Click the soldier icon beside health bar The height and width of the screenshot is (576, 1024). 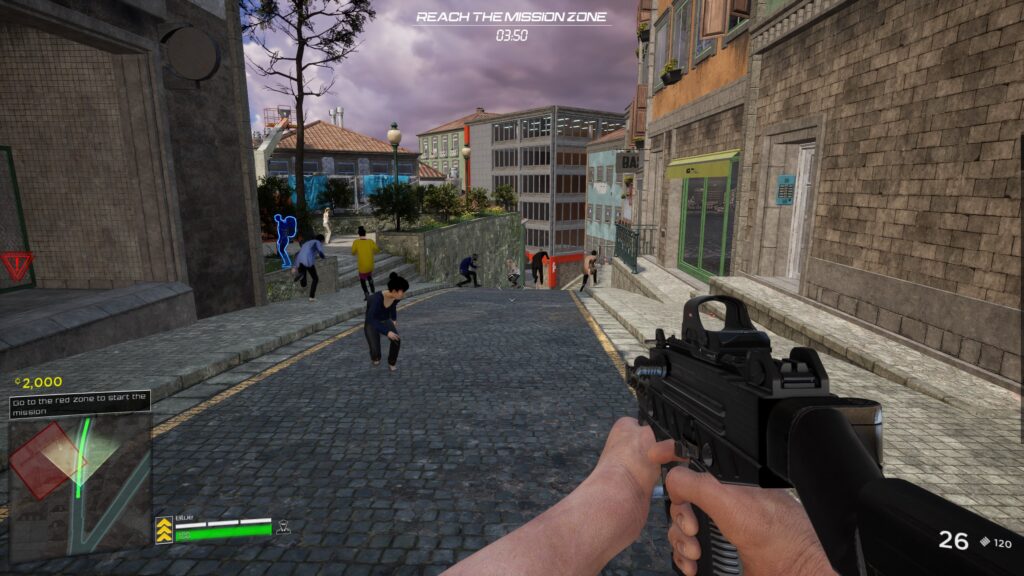click(x=283, y=527)
